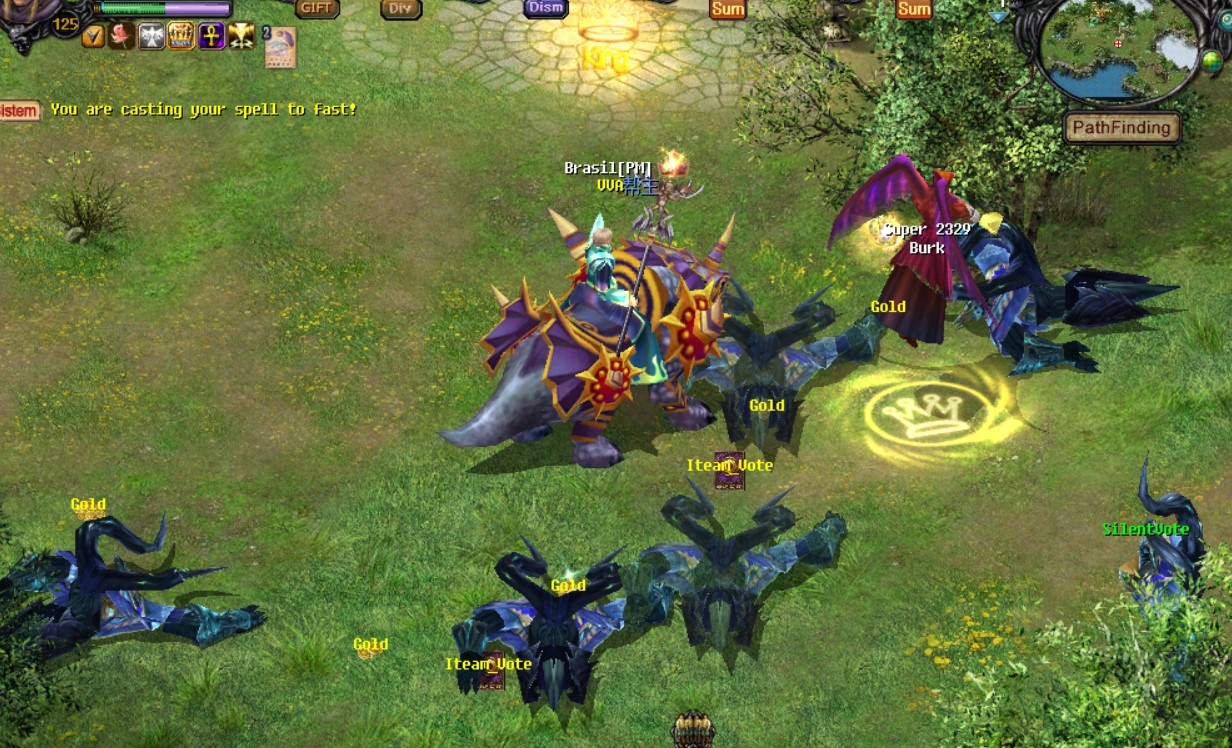Click the purple Dism button

point(546,8)
